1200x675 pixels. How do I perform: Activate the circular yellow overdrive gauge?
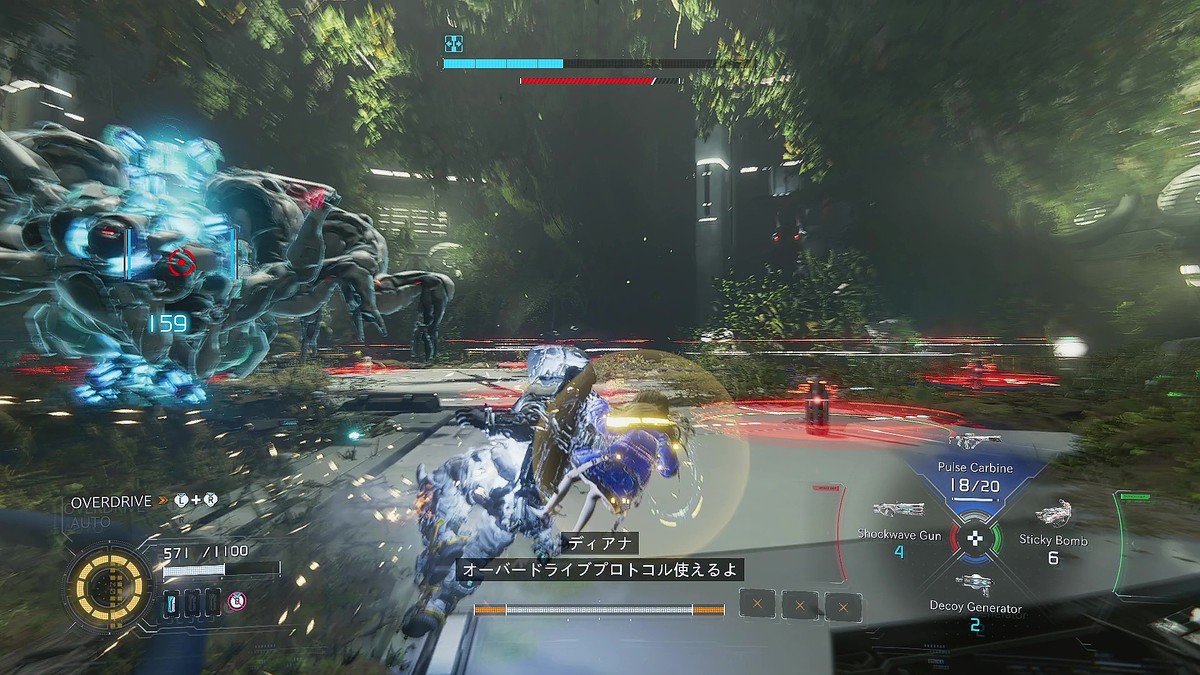coord(109,585)
